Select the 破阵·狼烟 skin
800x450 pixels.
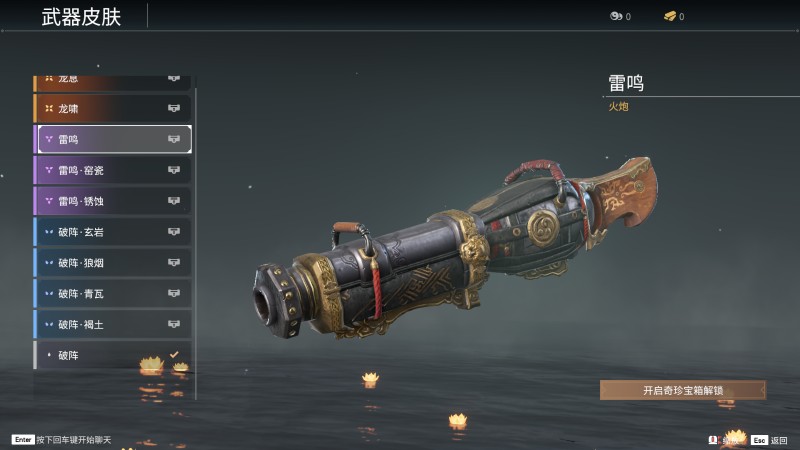tap(112, 263)
